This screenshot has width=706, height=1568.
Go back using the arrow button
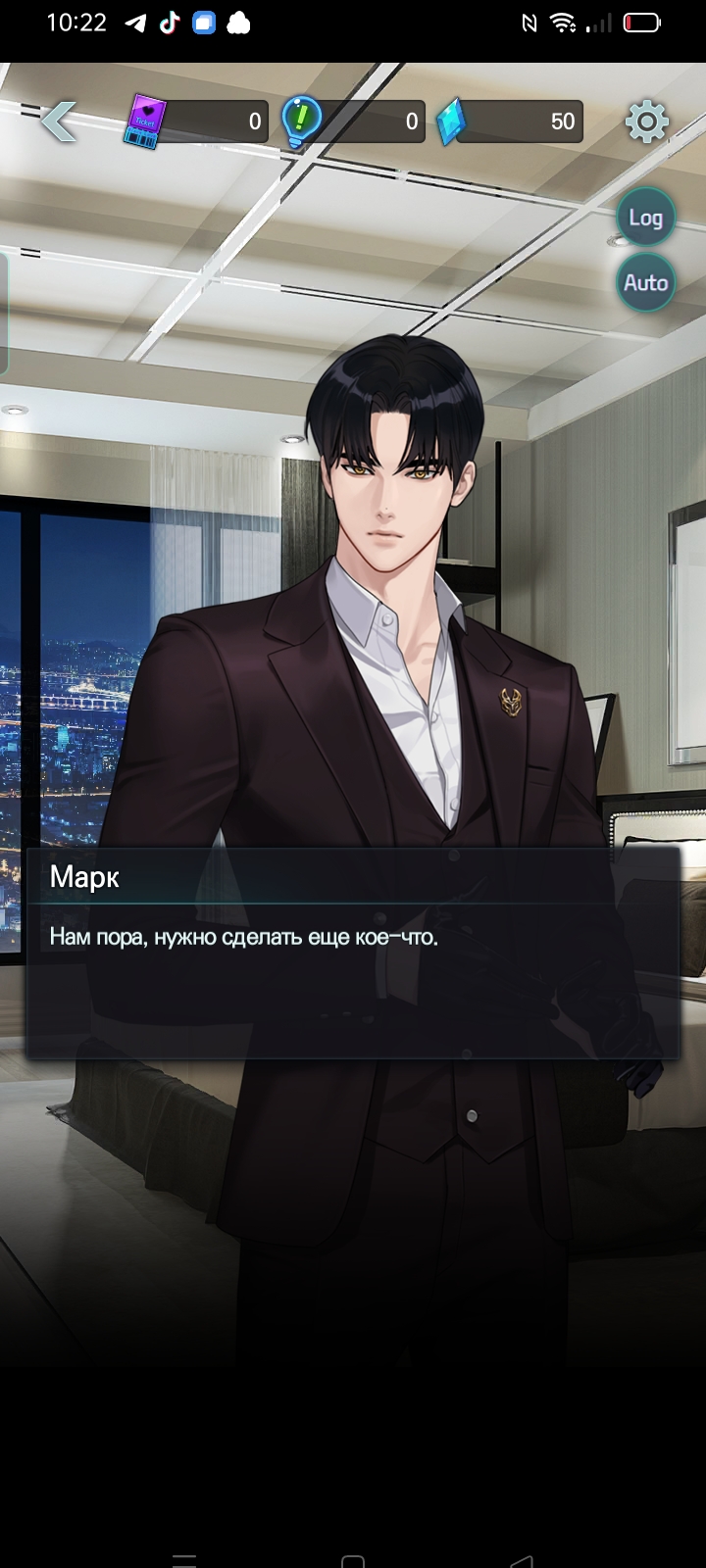coord(59,122)
